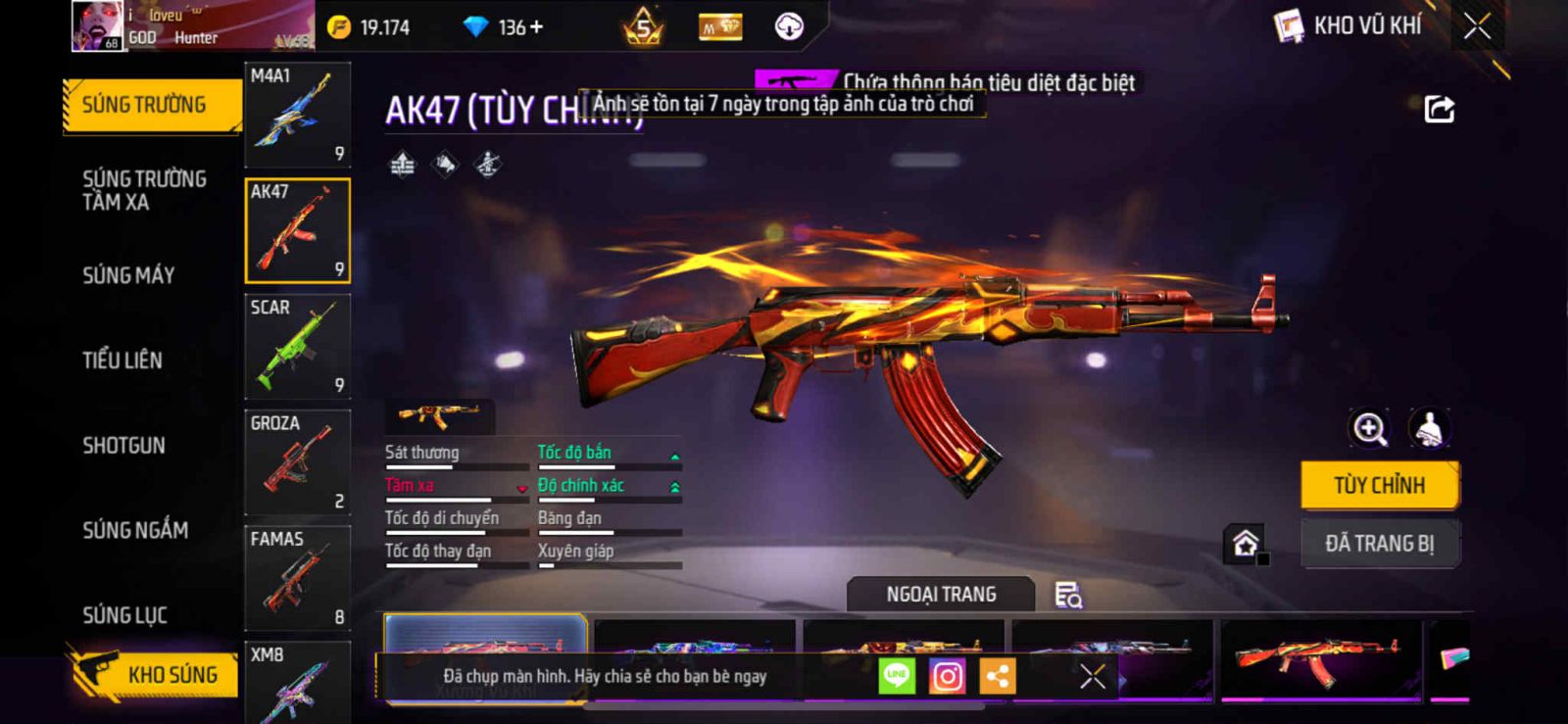This screenshot has height=724, width=1568.
Task: Open the Kho Súng button
Action: [x=155, y=674]
